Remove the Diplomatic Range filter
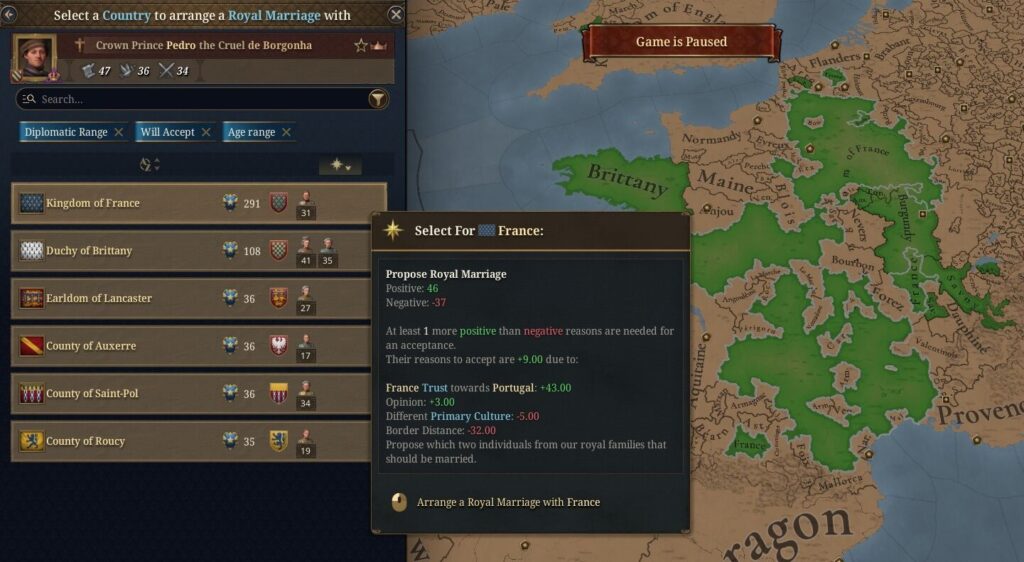1024x562 pixels. point(119,132)
